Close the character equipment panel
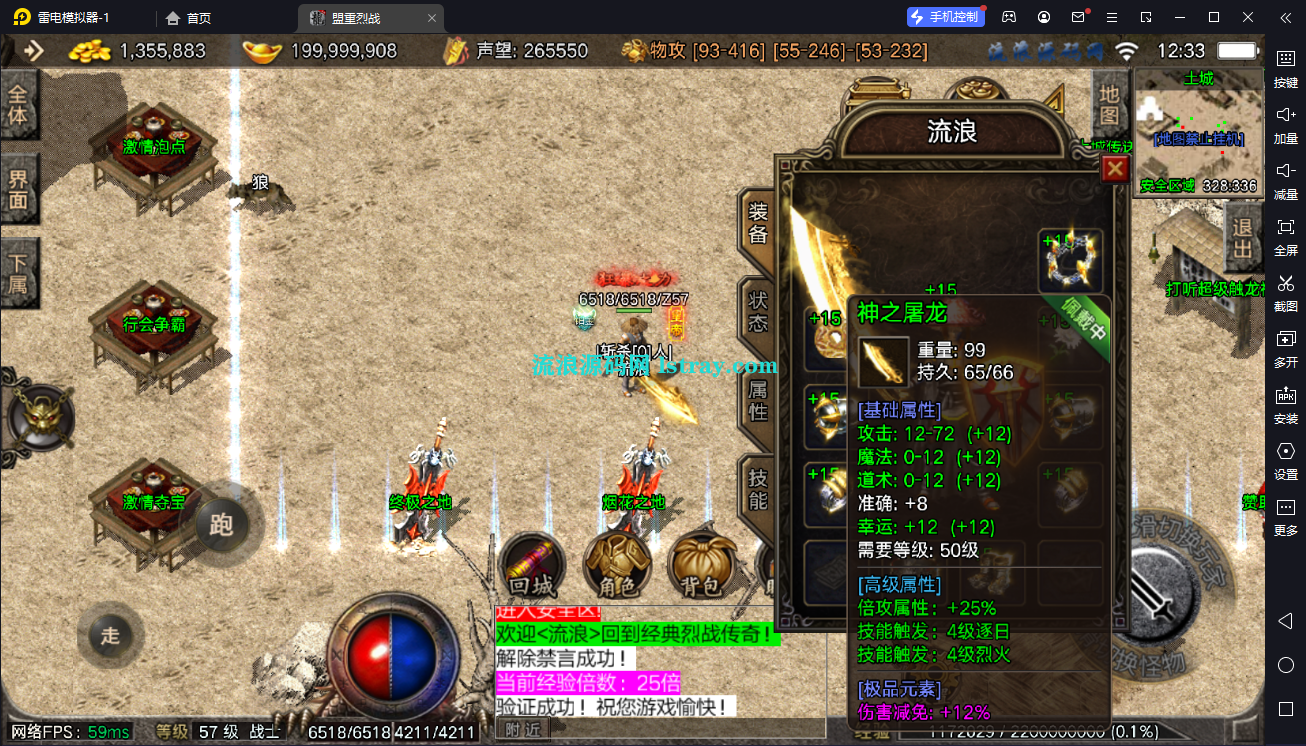1306x746 pixels. [1115, 169]
